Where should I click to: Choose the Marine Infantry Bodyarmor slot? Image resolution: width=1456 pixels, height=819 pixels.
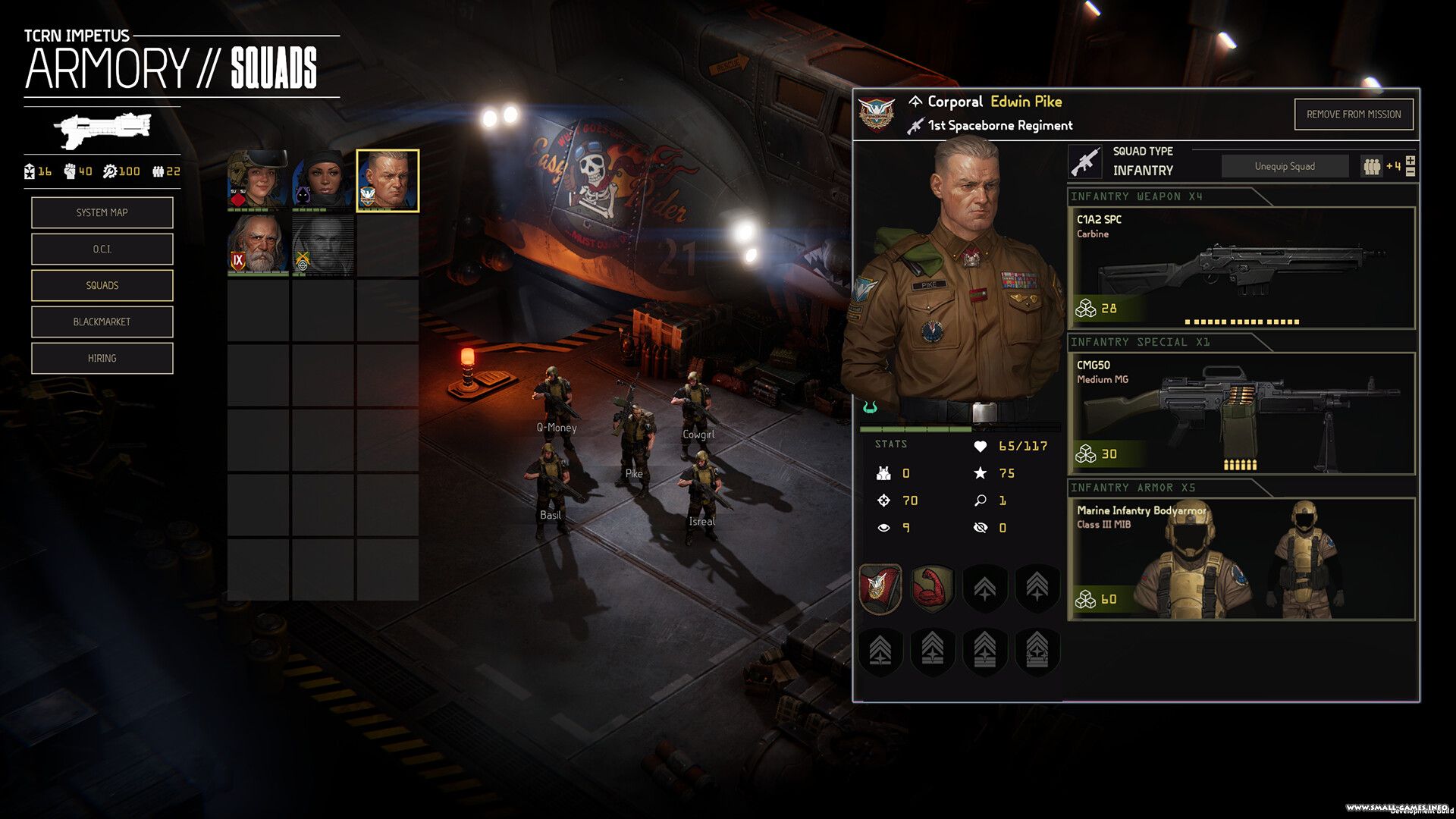click(x=1241, y=559)
